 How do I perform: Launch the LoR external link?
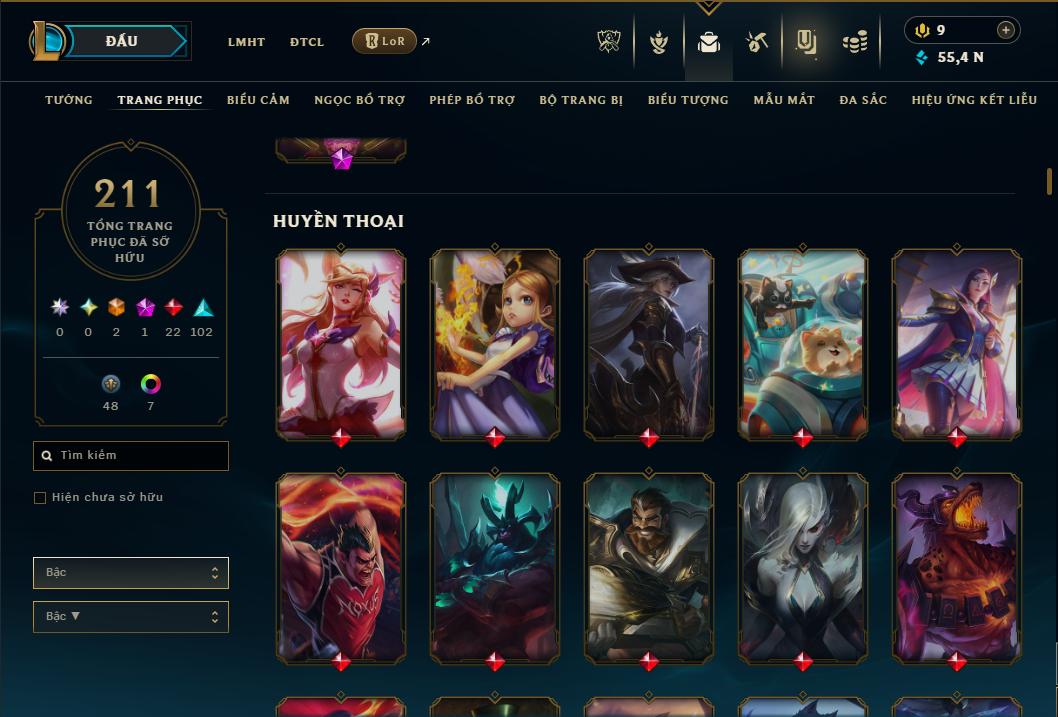coord(385,41)
